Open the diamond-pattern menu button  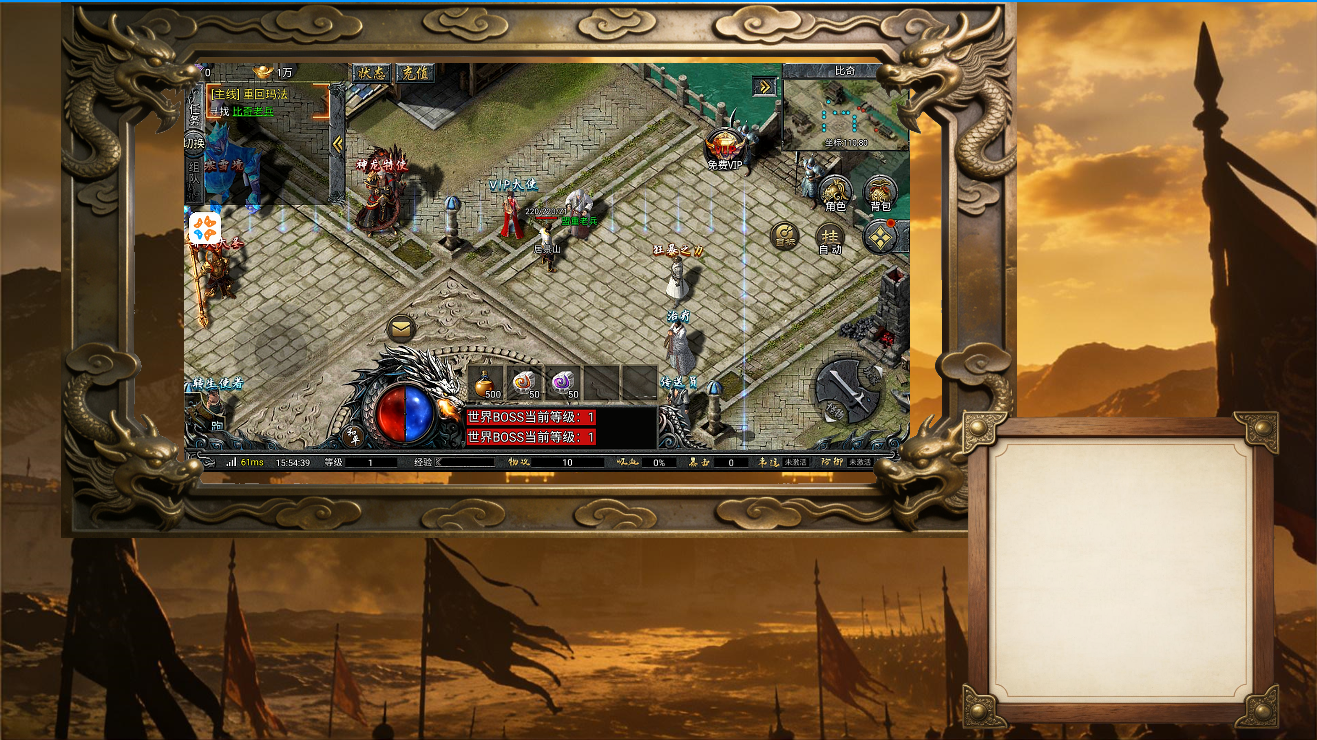[880, 238]
